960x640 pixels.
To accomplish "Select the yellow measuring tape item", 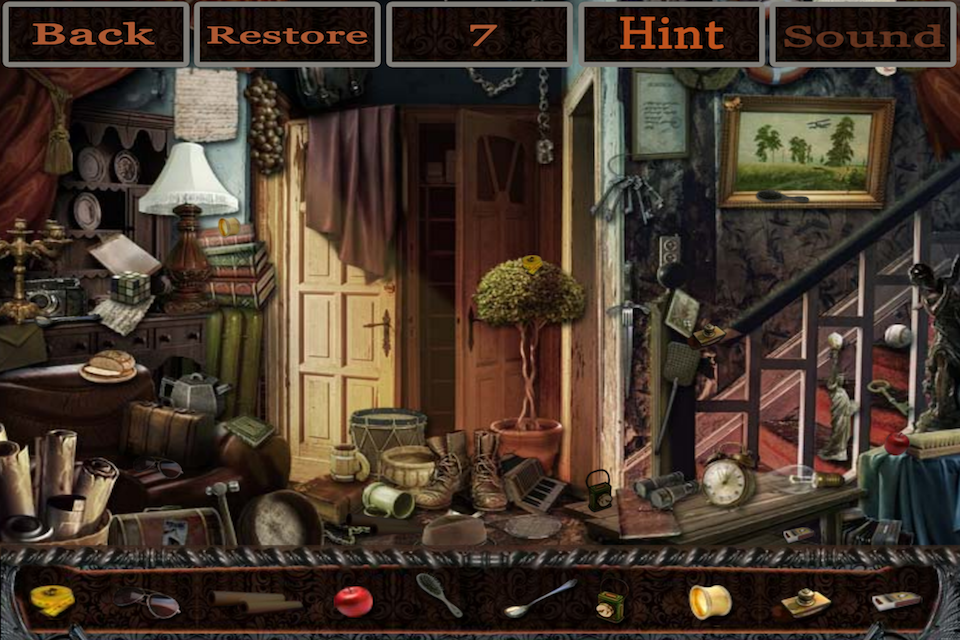I will point(52,600).
